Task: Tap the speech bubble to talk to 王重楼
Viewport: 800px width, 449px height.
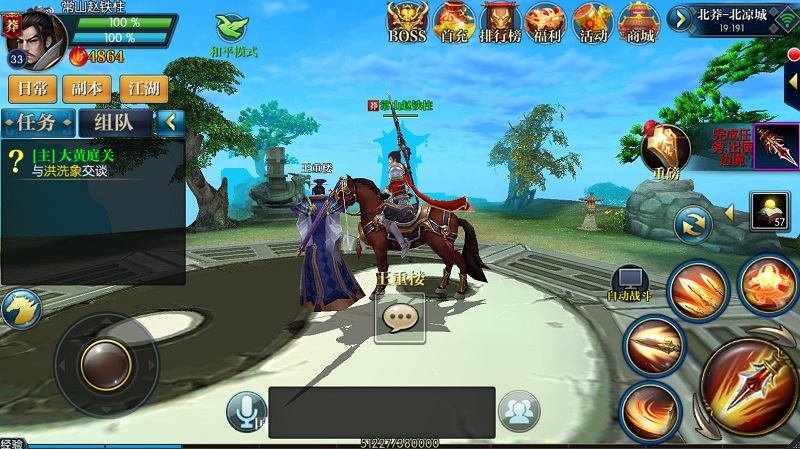Action: 400,317
